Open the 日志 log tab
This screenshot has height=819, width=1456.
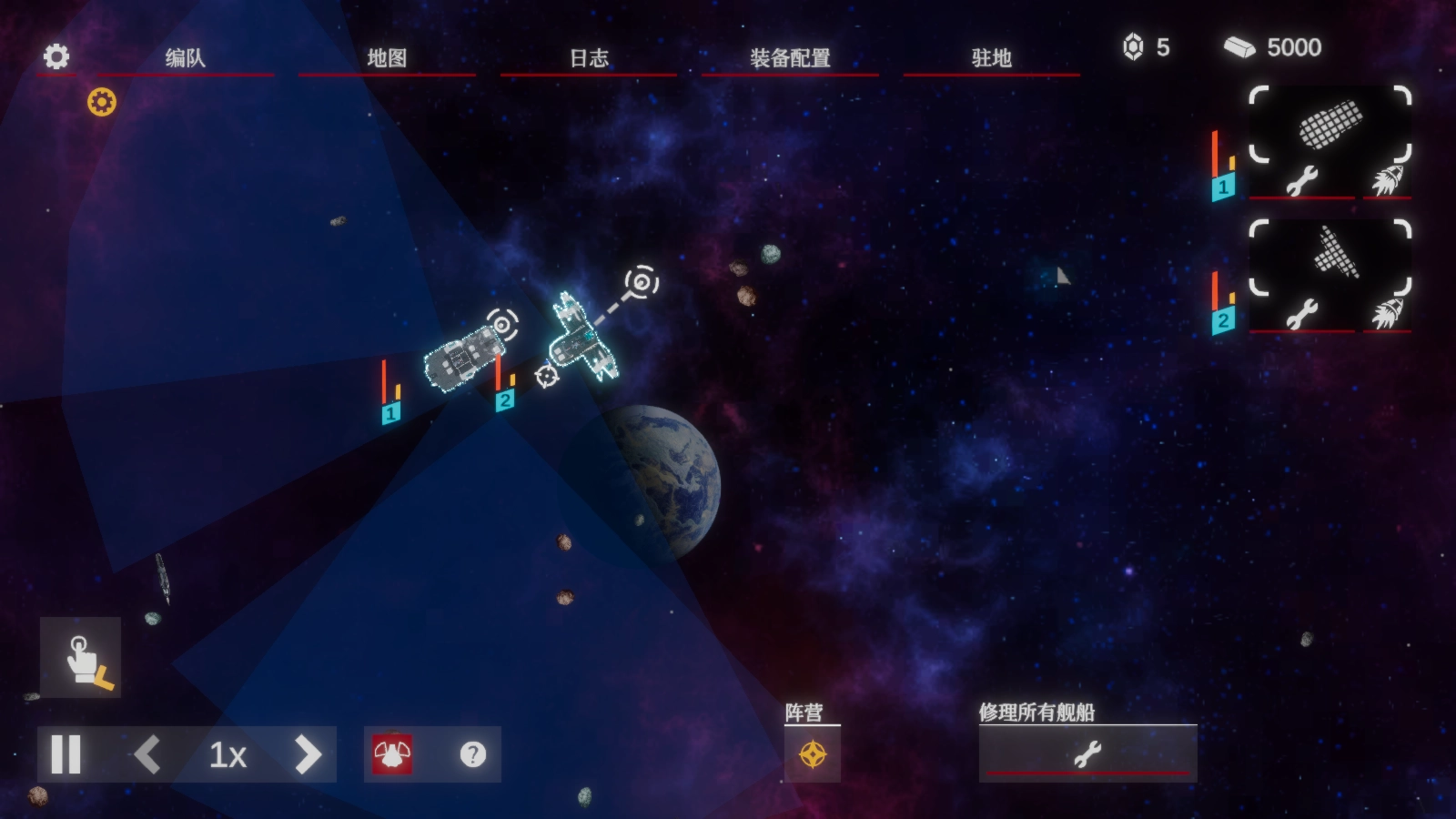pos(589,58)
